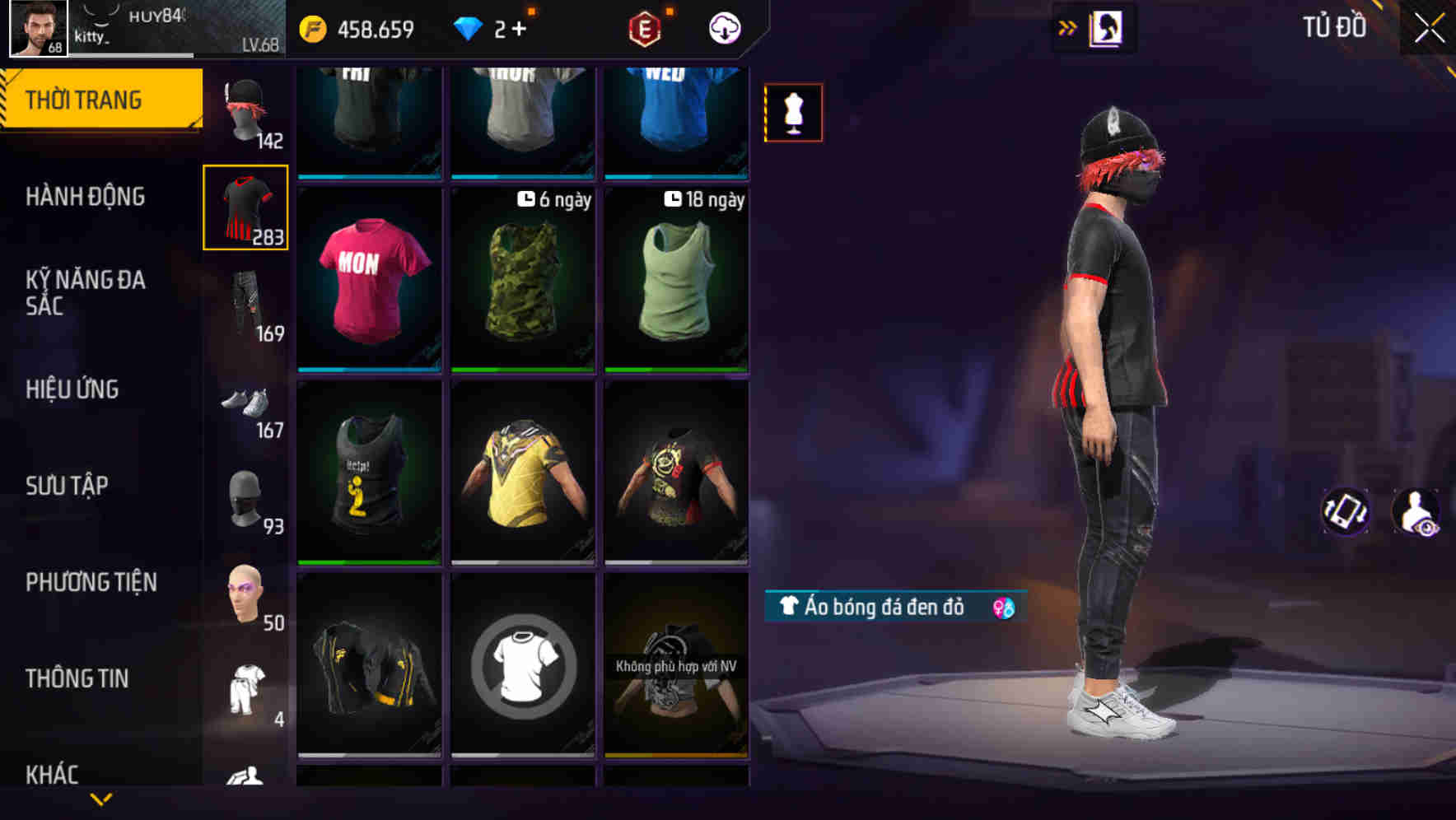Collapse panel using the double chevron arrows
1456x820 pixels.
pos(1065,26)
